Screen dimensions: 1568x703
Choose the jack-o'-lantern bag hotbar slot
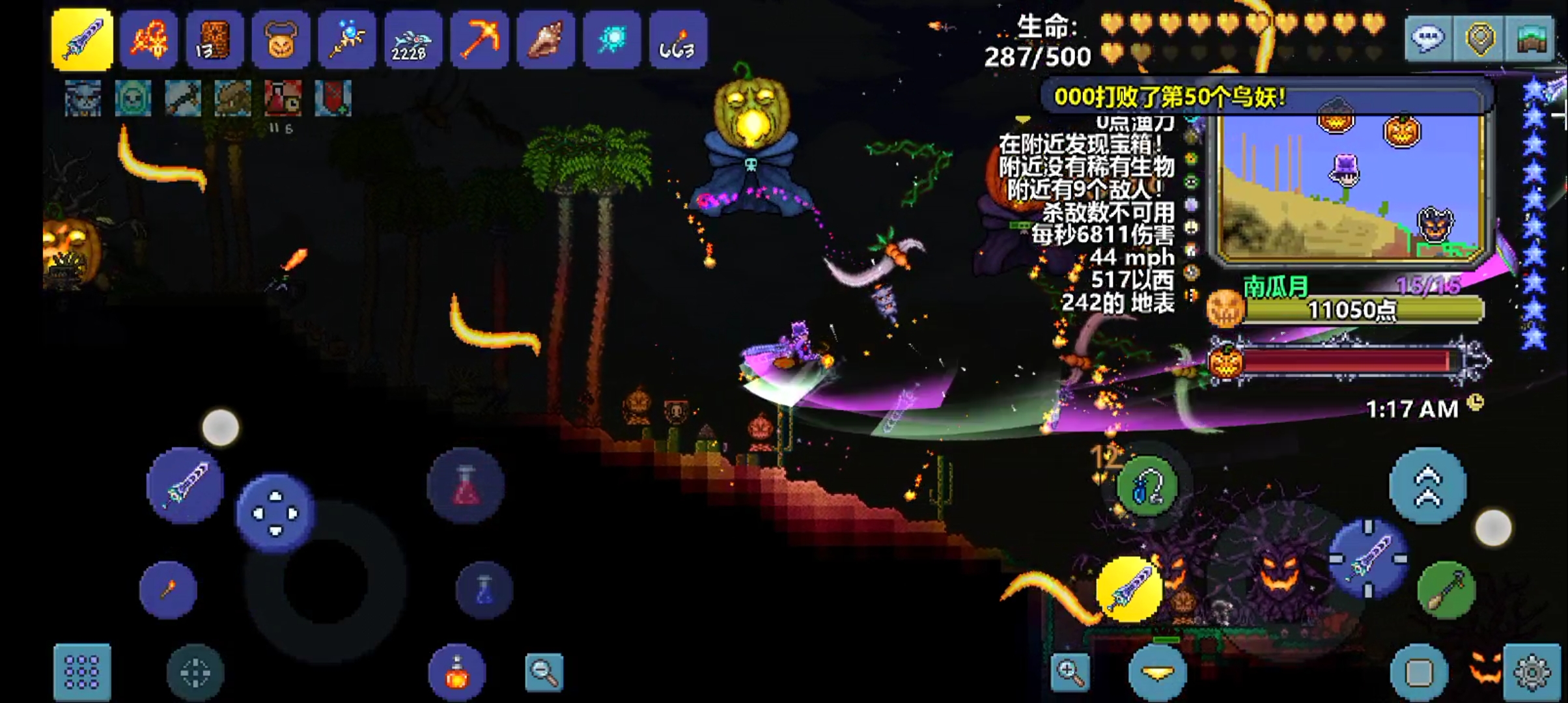coord(281,40)
